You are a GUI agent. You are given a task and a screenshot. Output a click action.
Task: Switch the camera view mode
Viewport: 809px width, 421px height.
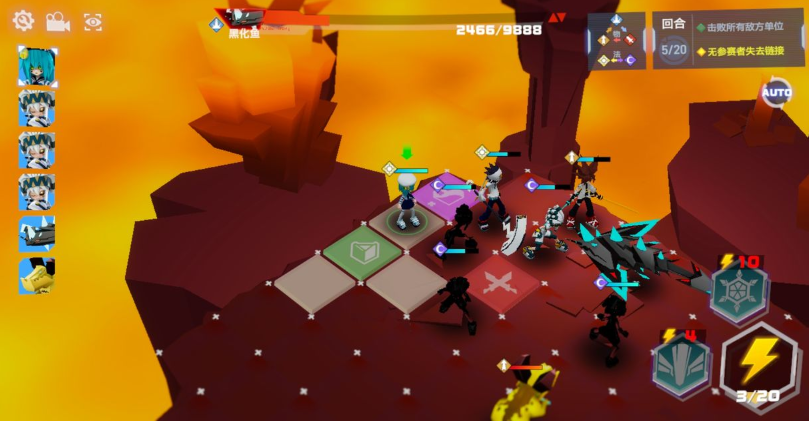pyautogui.click(x=57, y=21)
